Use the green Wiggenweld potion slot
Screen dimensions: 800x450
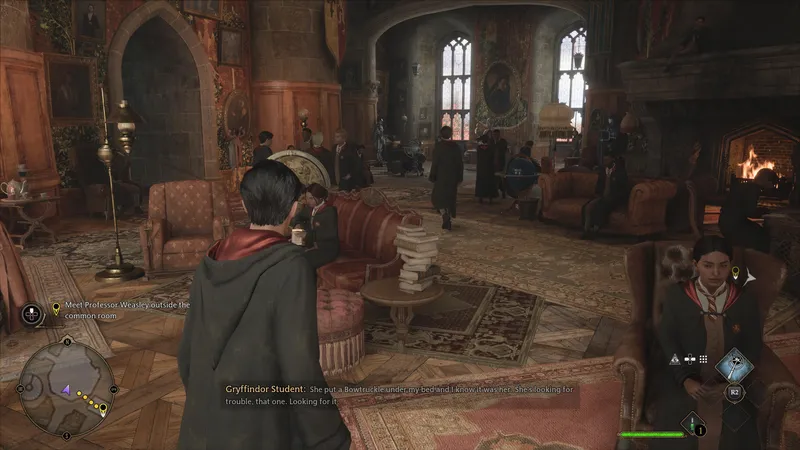pos(692,425)
